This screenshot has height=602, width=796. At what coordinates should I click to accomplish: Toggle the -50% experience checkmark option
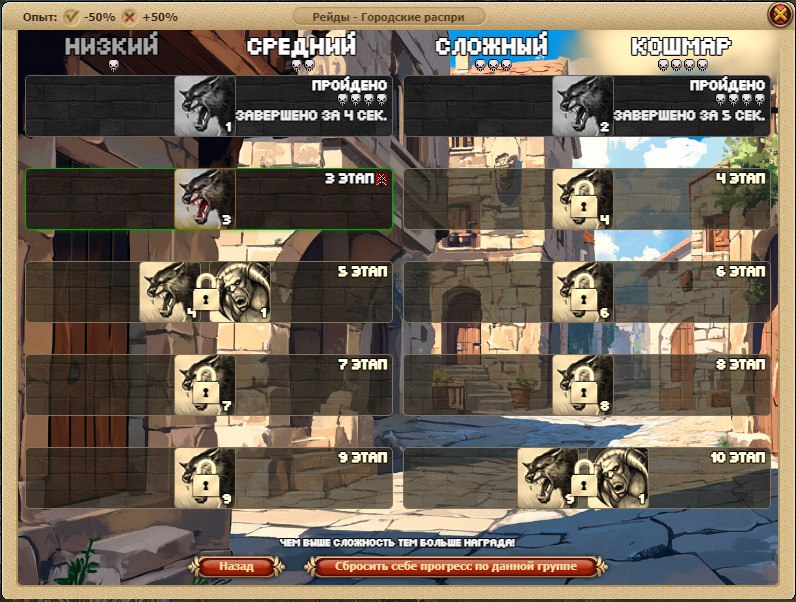point(72,17)
